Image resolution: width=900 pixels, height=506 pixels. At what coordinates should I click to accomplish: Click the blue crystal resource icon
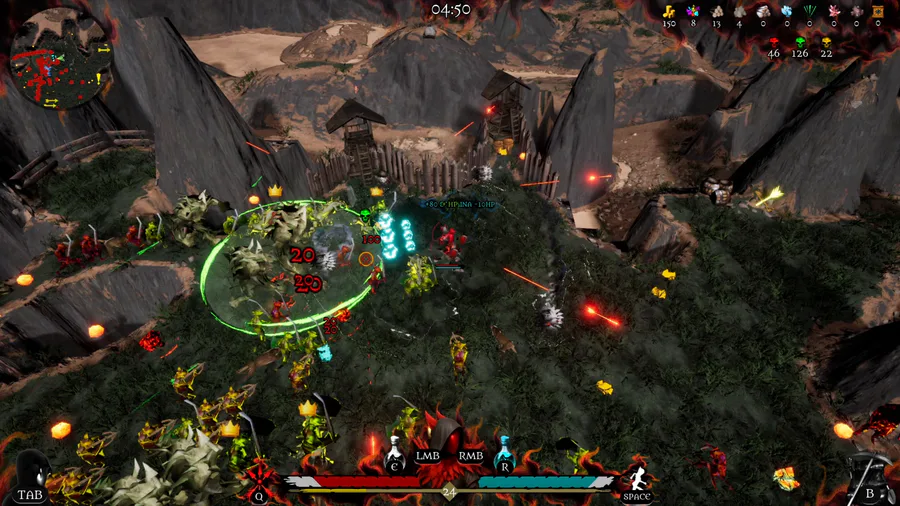pyautogui.click(x=788, y=11)
